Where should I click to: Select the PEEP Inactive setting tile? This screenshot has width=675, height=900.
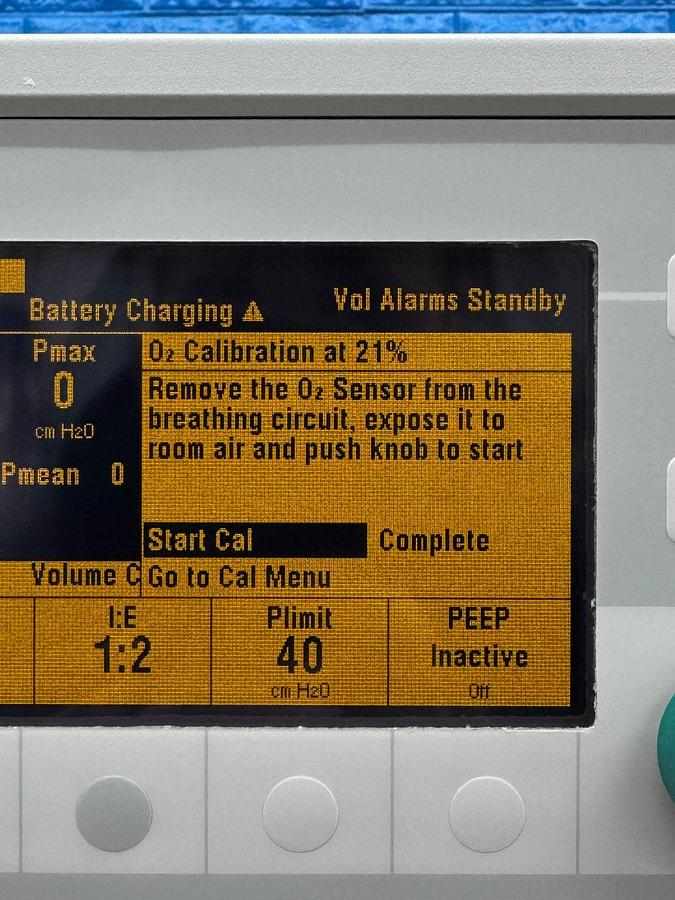[x=479, y=650]
